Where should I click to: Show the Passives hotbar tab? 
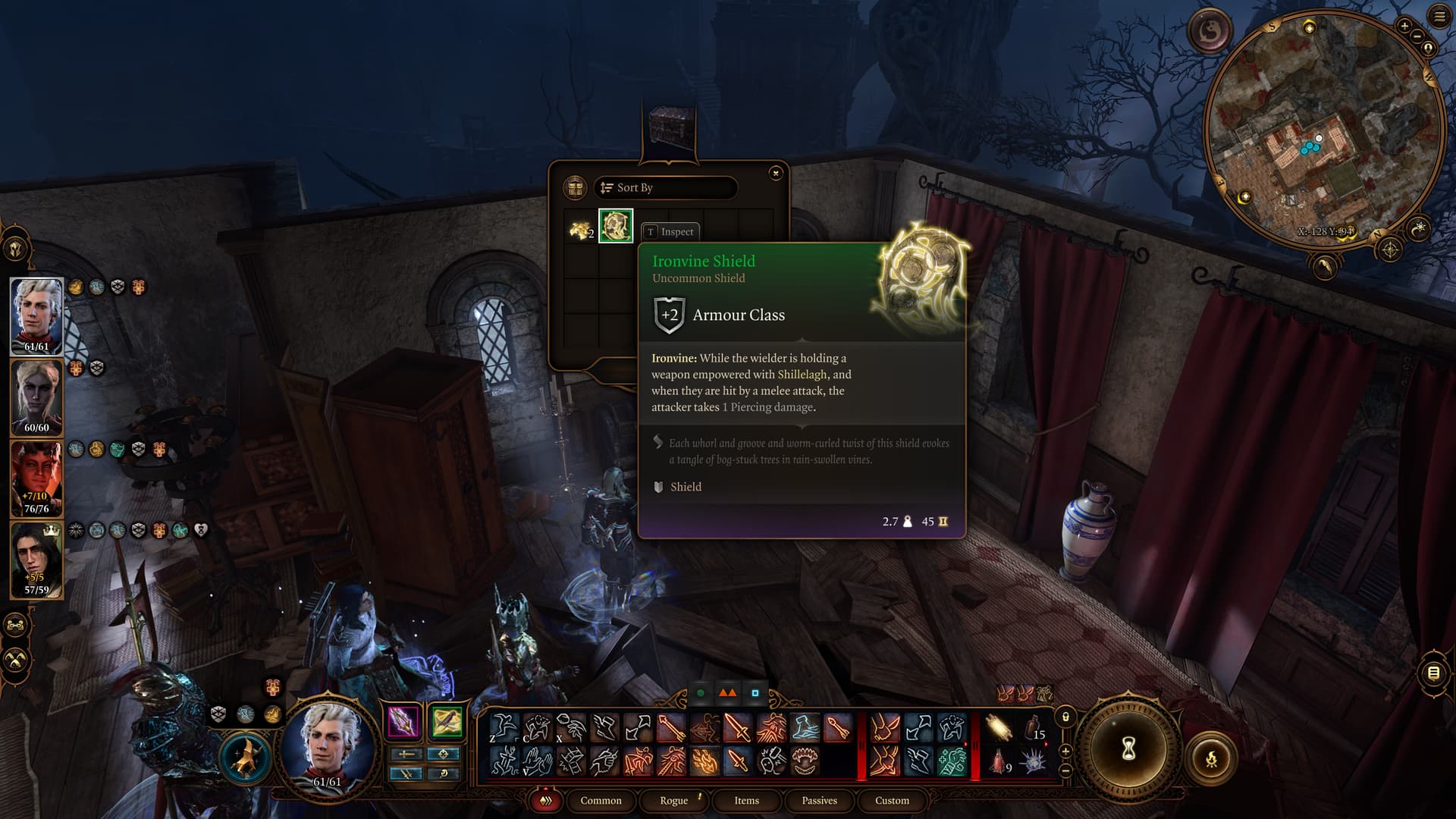(819, 801)
